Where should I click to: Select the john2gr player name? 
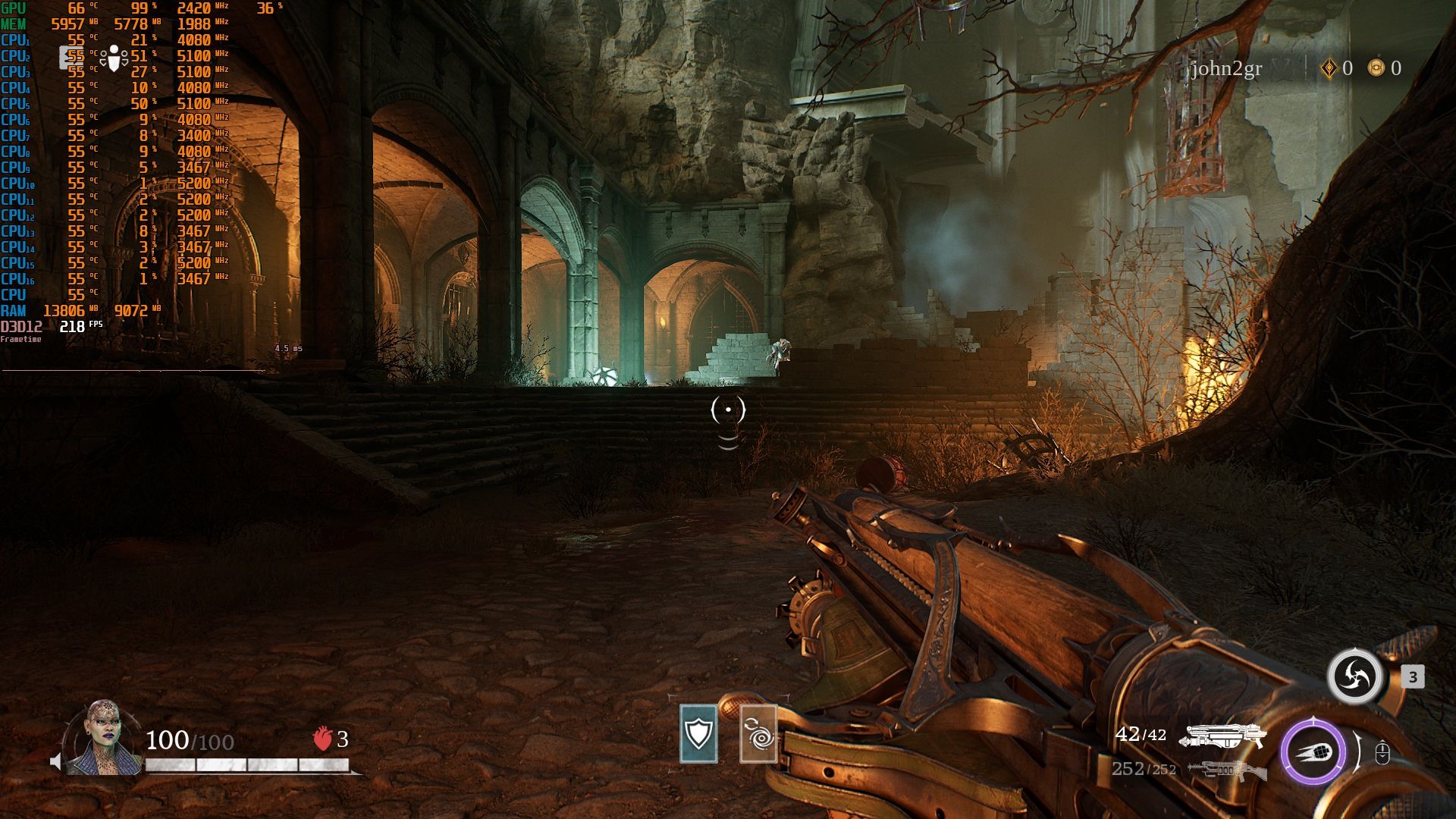coord(1226,69)
